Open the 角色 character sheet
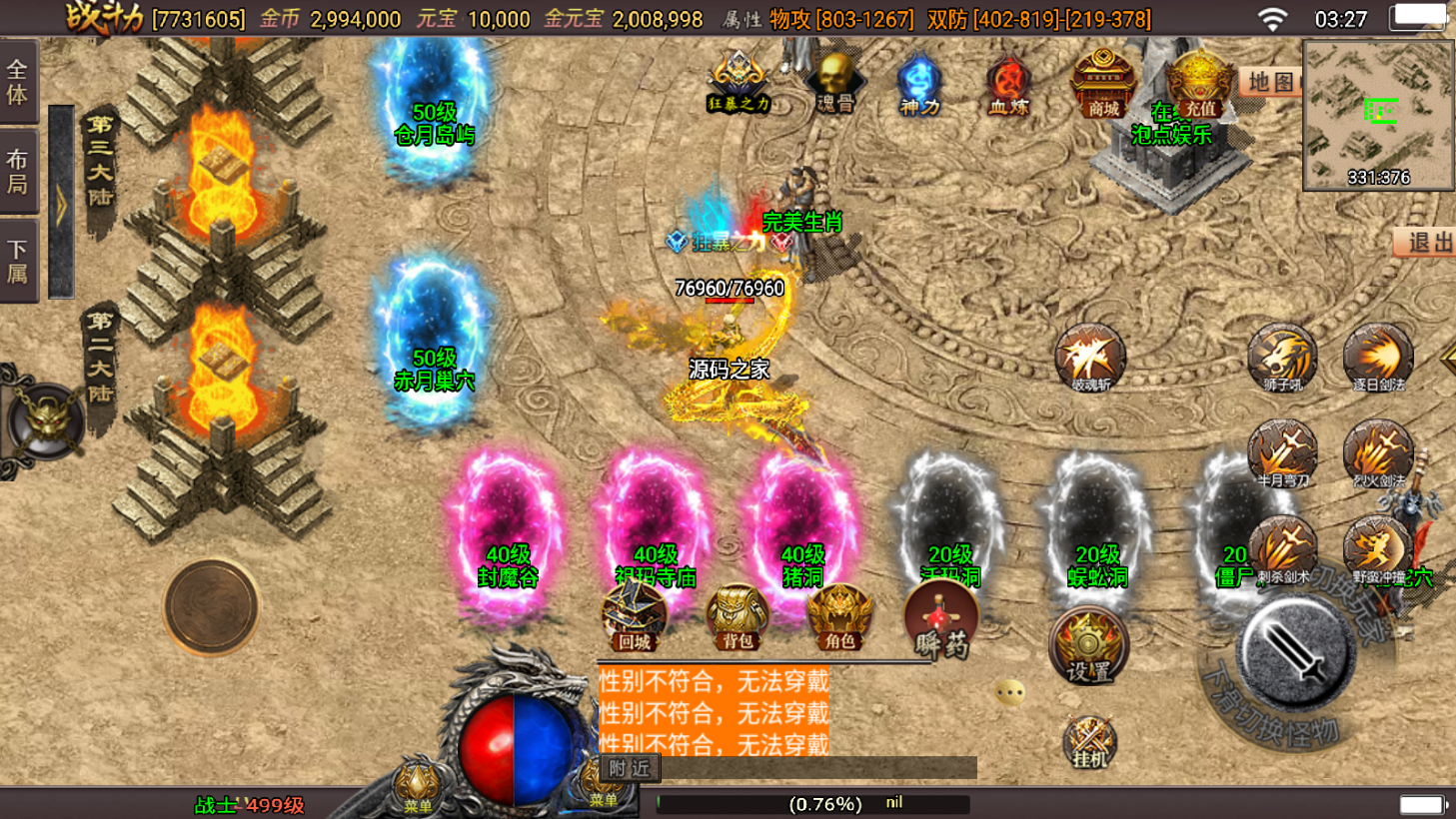Viewport: 1456px width, 819px height. click(839, 616)
